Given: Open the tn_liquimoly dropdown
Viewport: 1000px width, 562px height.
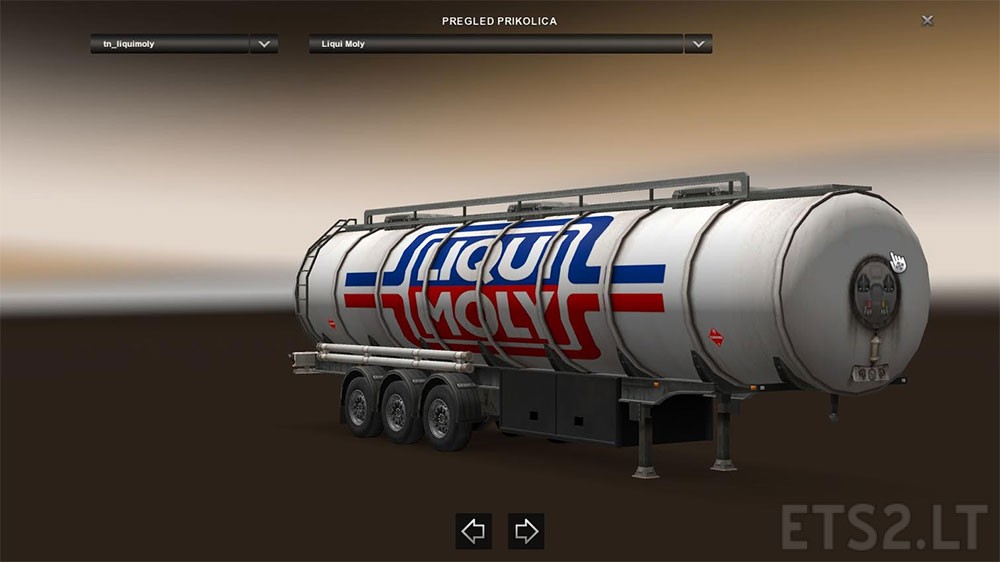Looking at the screenshot, I should [x=264, y=44].
